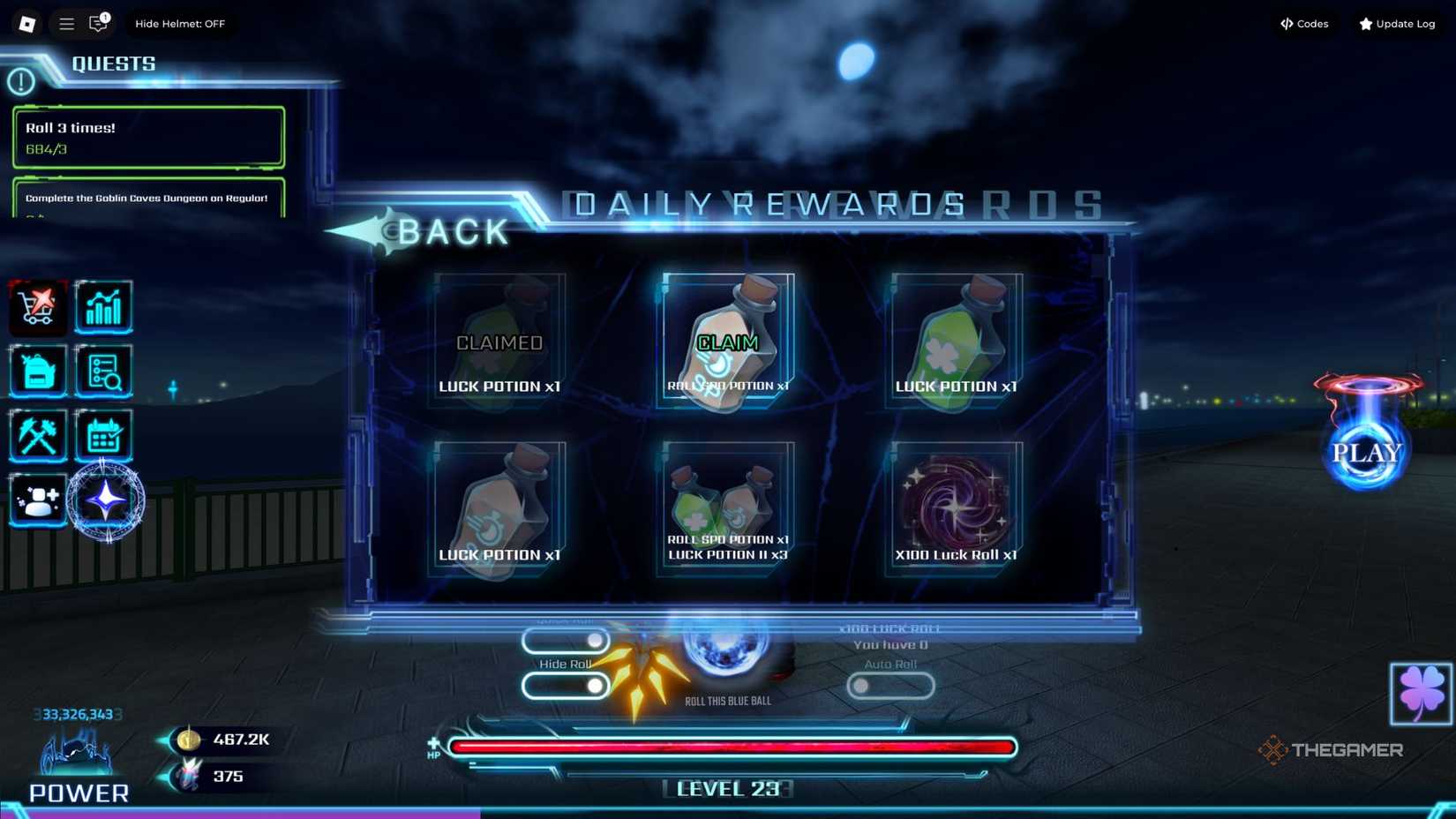Open the daily rewards calendar icon

(x=103, y=436)
